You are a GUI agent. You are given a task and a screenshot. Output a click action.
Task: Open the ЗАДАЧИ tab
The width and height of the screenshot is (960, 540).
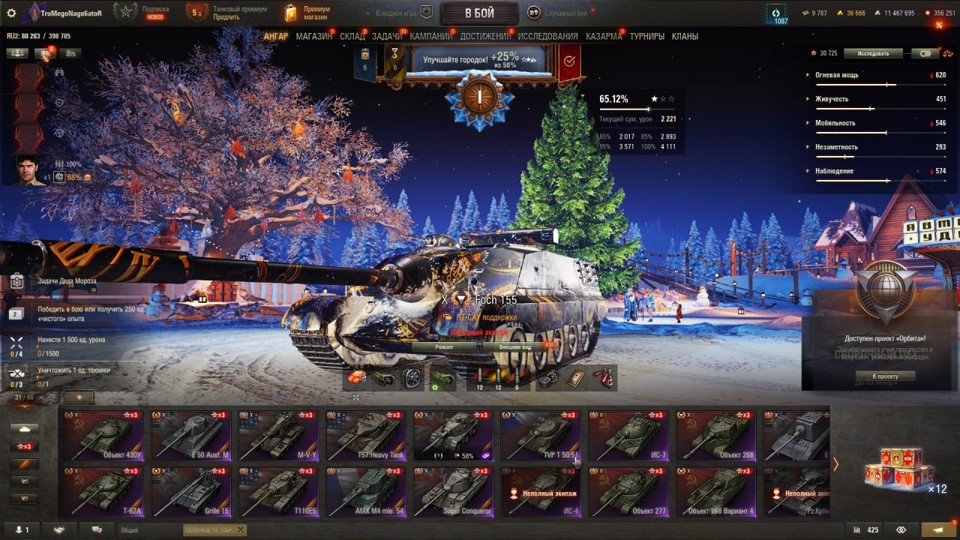[387, 37]
